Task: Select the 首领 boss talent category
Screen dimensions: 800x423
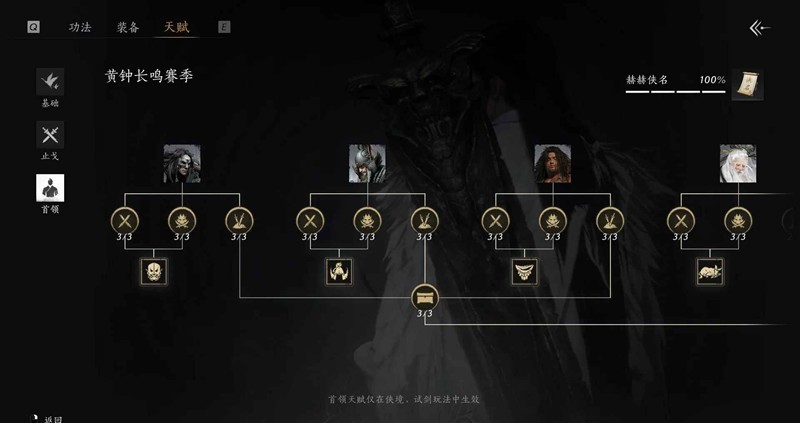Action: tap(50, 189)
